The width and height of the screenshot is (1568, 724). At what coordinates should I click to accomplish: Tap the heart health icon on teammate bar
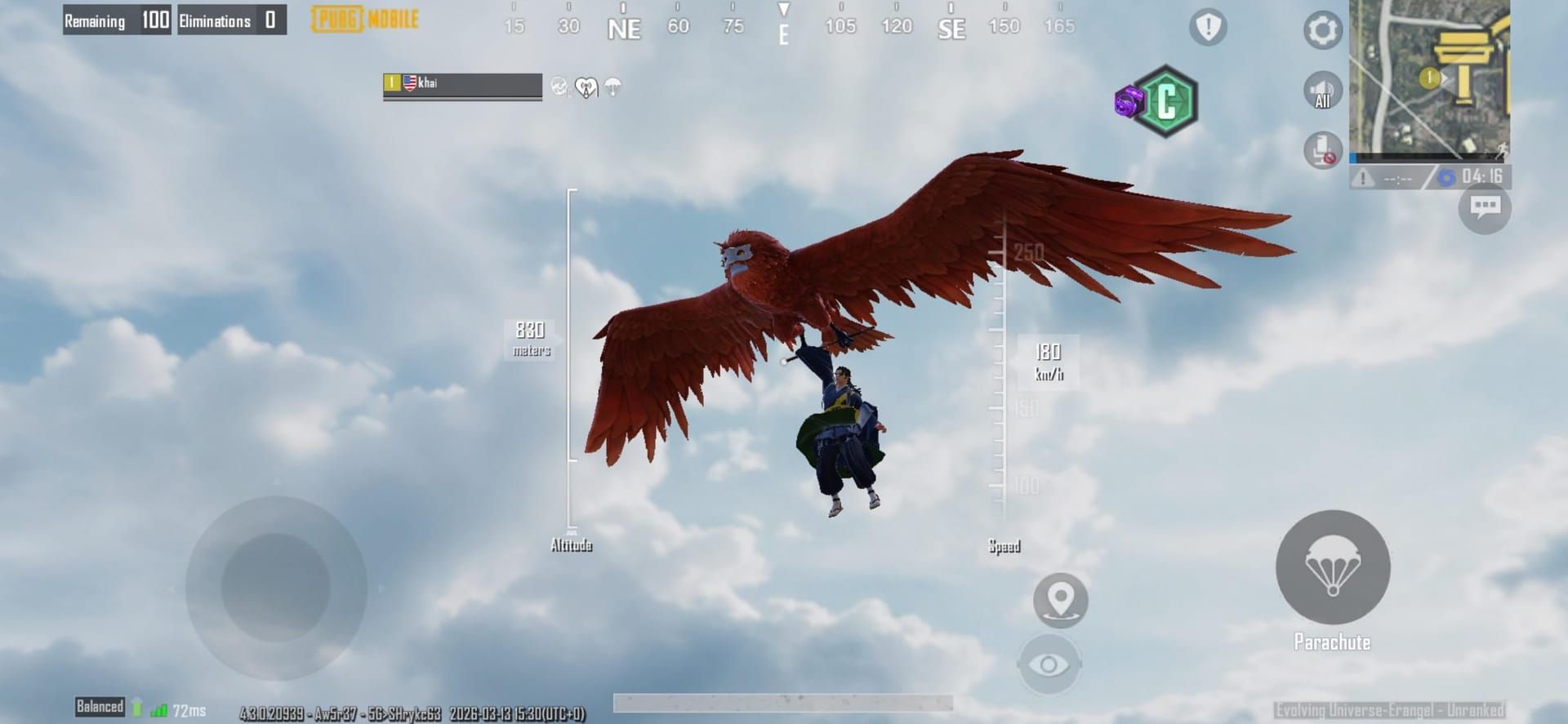point(585,87)
